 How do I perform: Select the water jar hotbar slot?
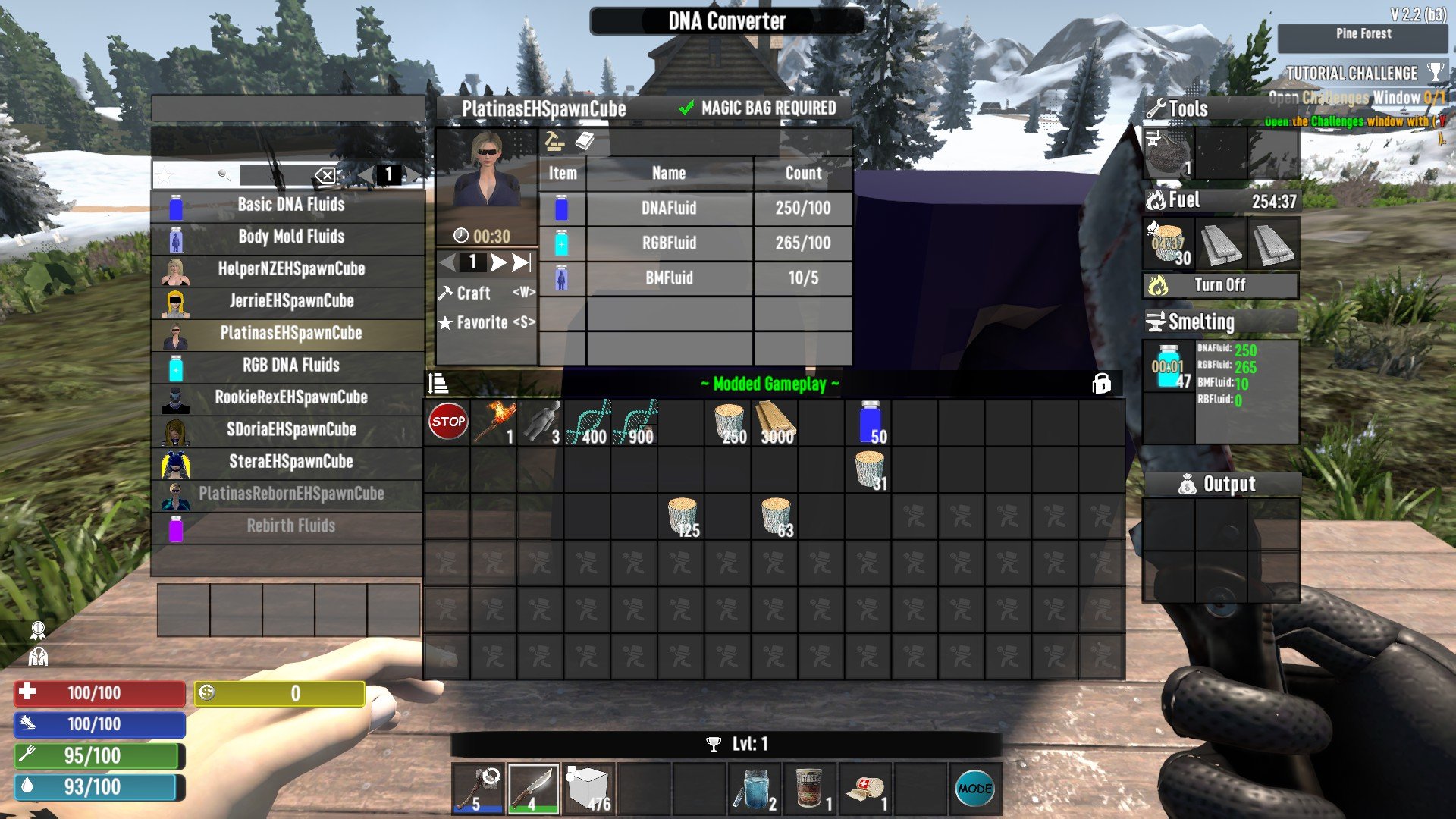754,789
